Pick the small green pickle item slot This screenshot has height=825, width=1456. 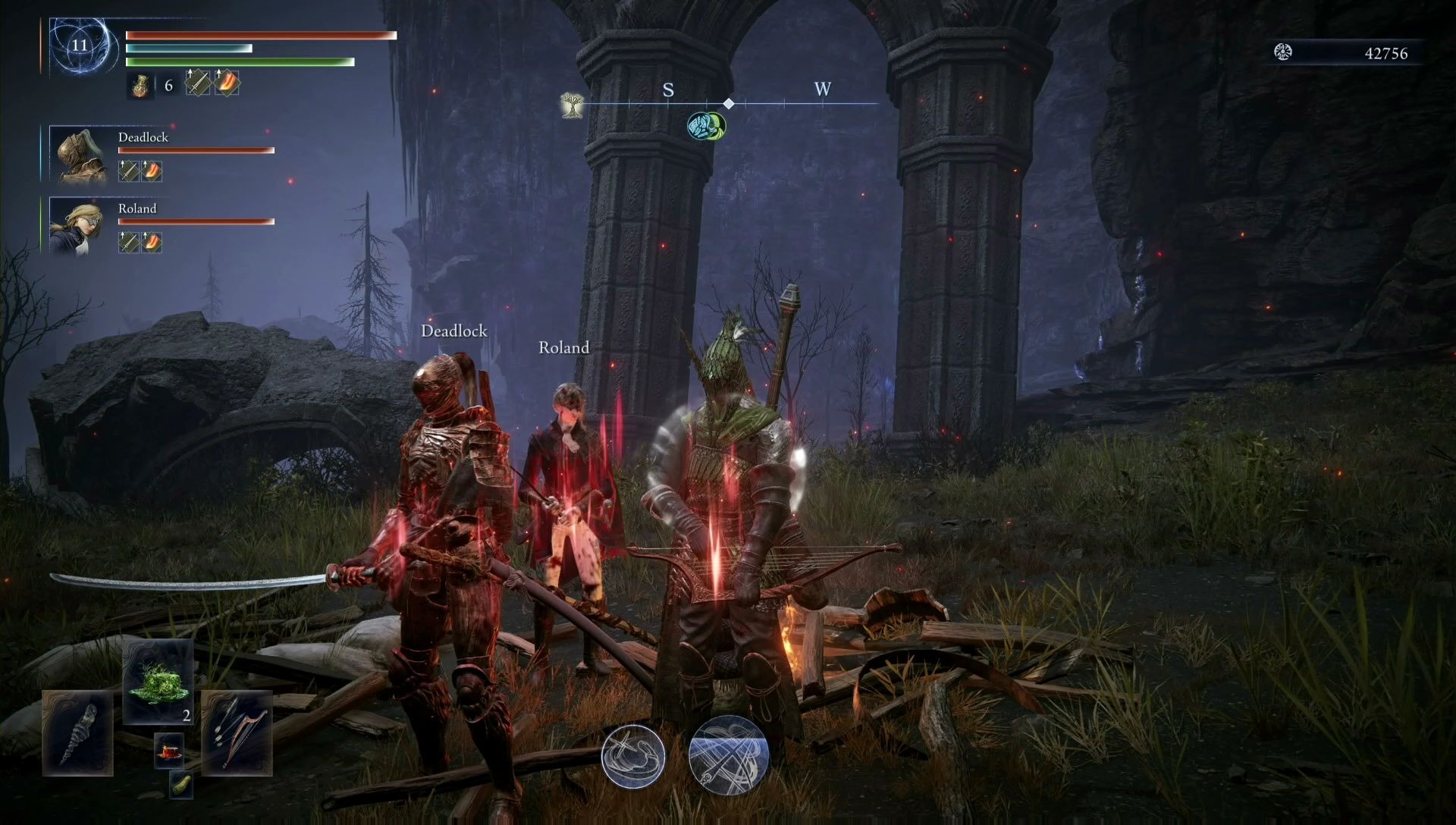(181, 785)
